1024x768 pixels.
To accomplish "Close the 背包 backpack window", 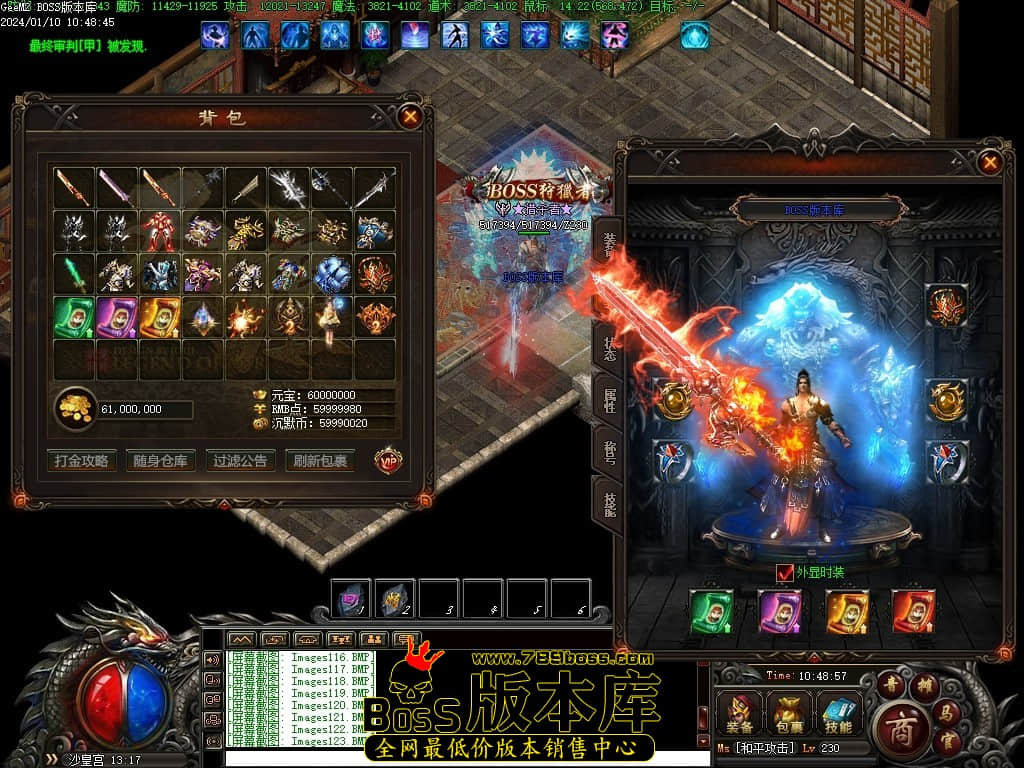I will [410, 116].
